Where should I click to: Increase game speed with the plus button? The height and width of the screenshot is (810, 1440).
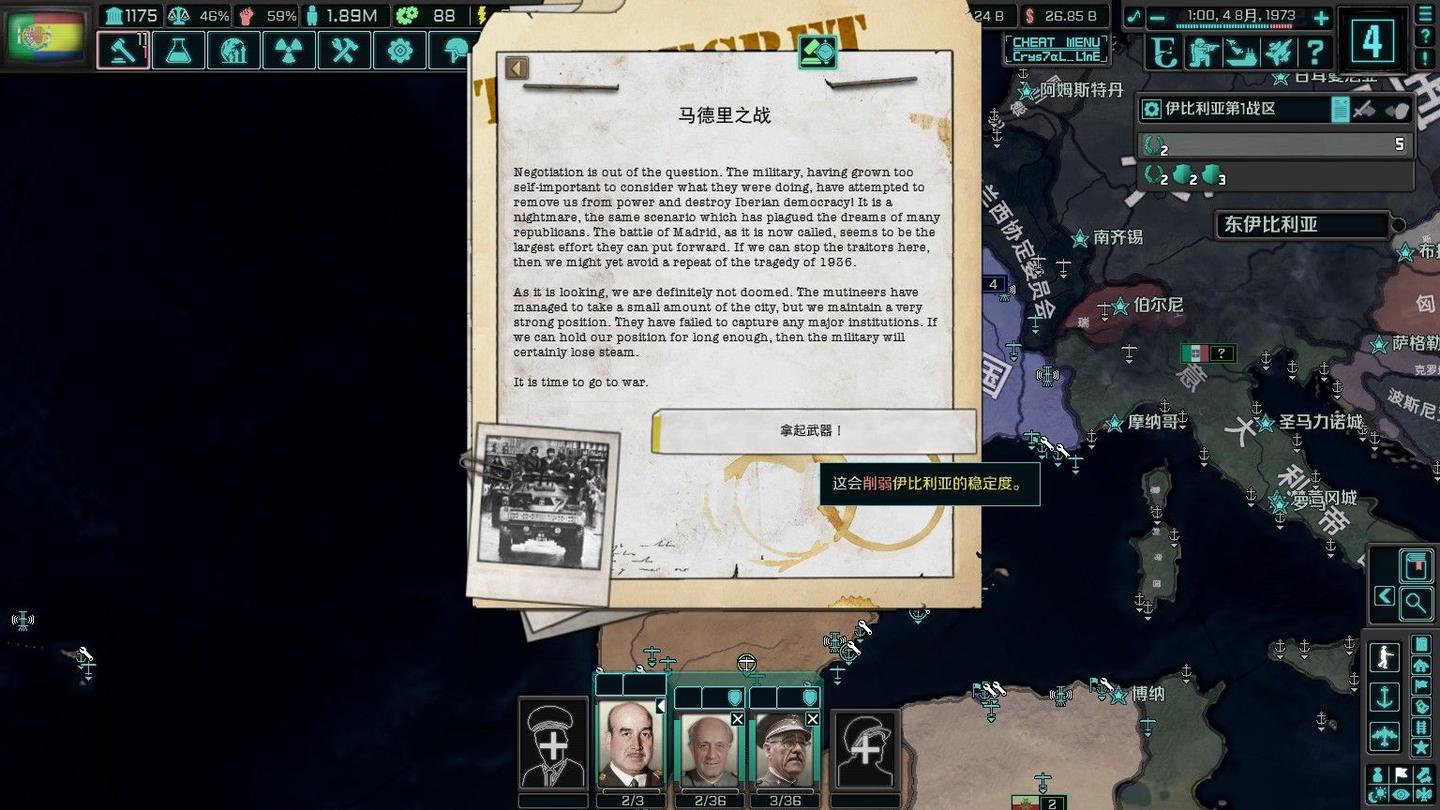tap(1320, 17)
